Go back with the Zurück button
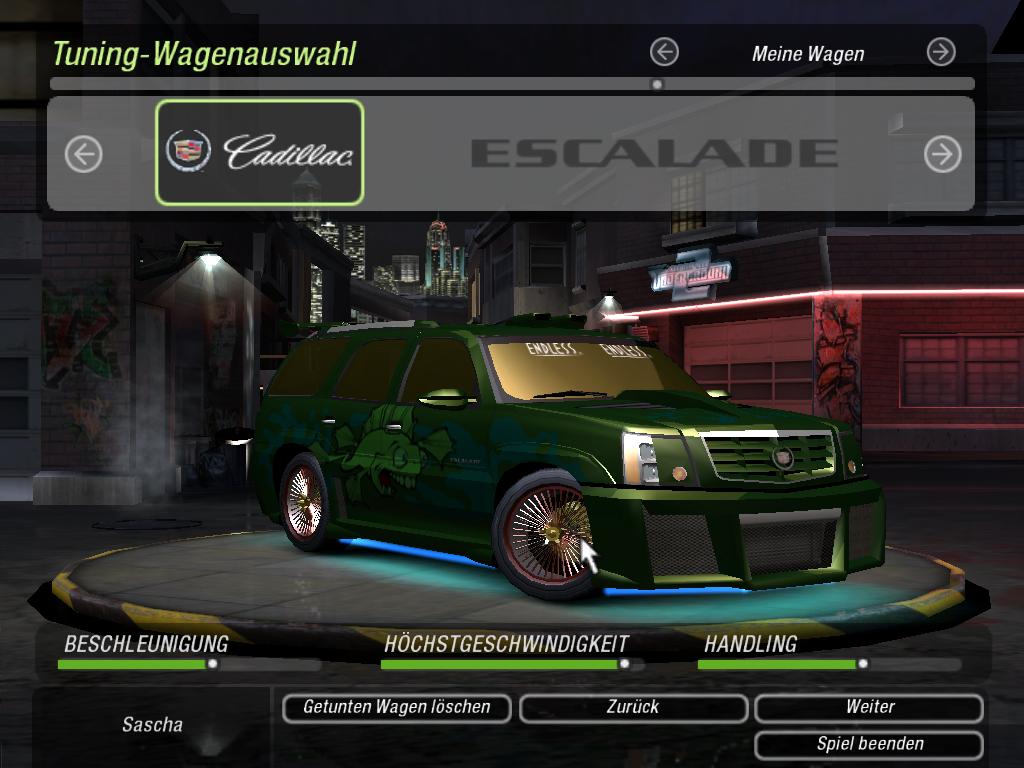 633,708
